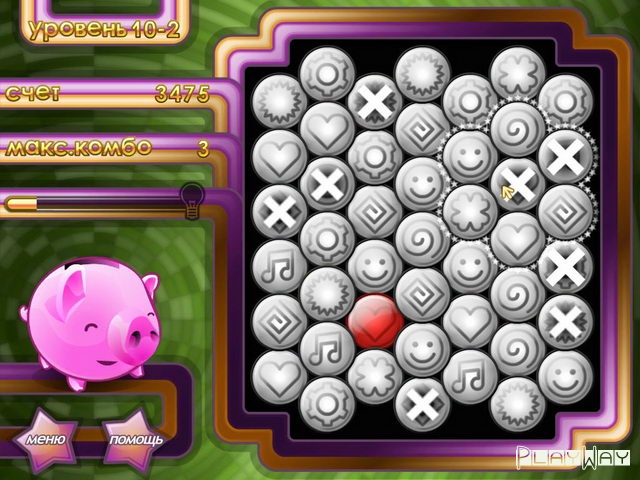This screenshot has height=480, width=640.
Task: Activate the lightbulb hint icon
Action: [192, 195]
